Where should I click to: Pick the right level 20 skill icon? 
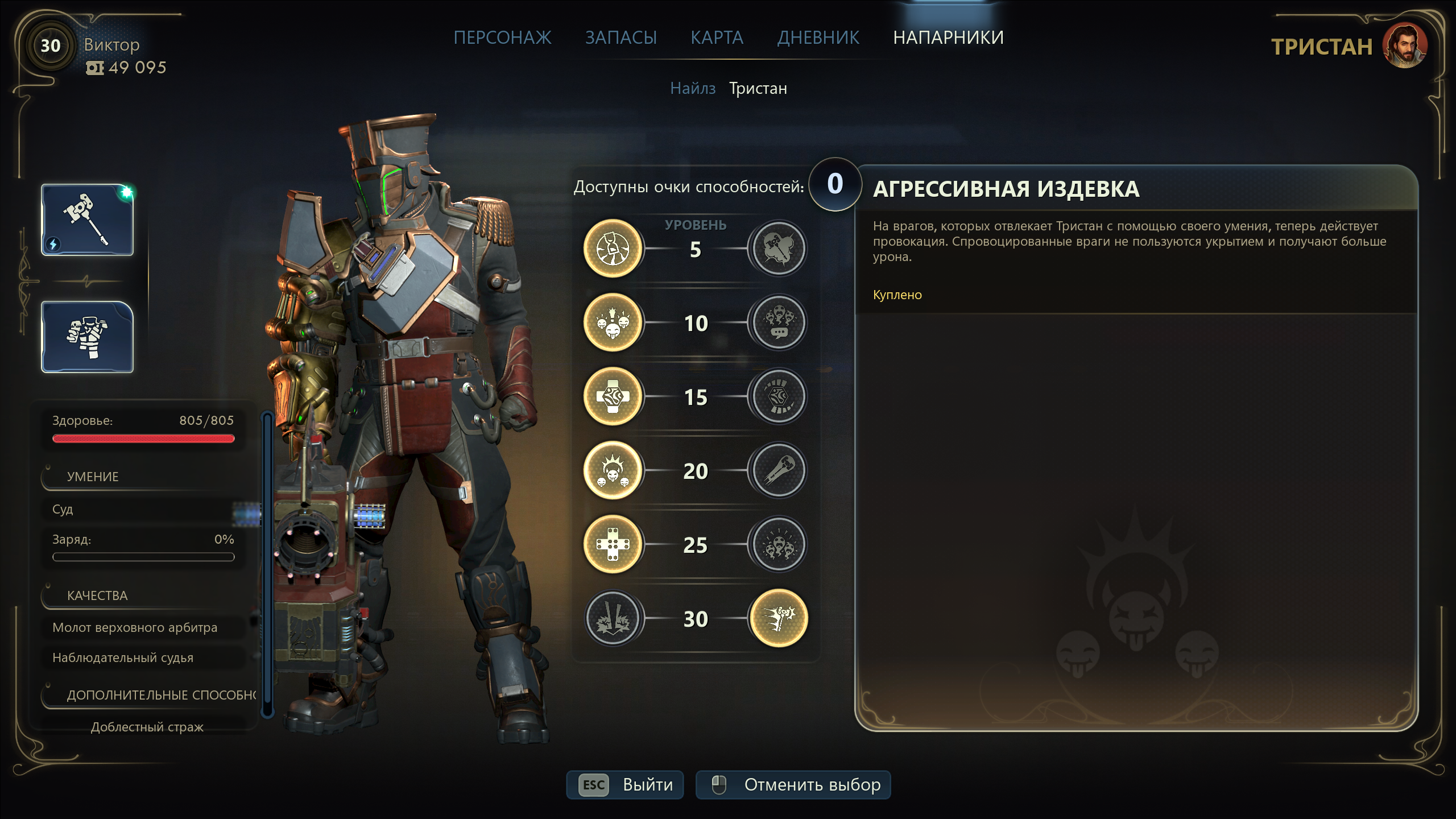click(779, 470)
